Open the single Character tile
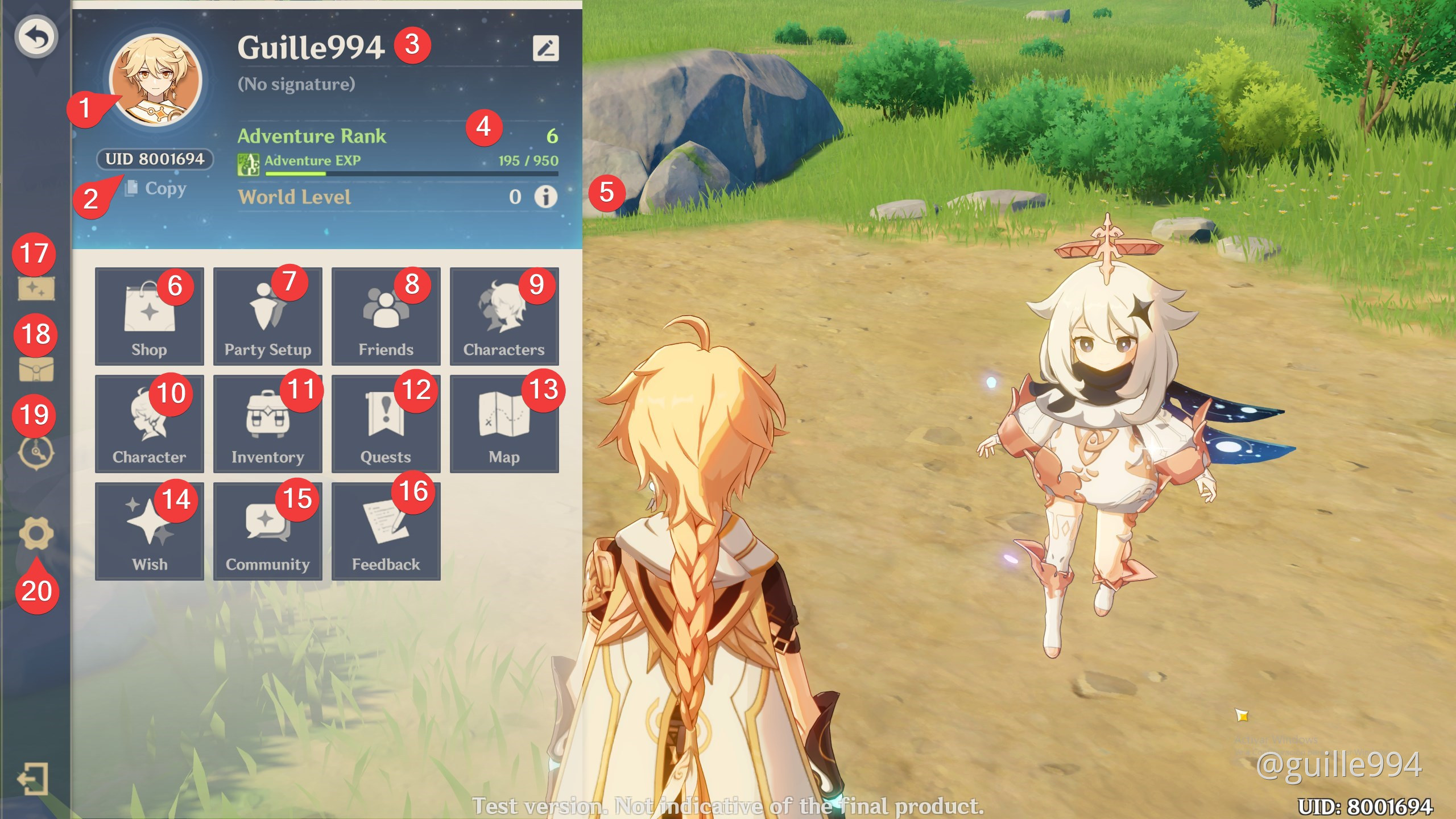 [149, 424]
